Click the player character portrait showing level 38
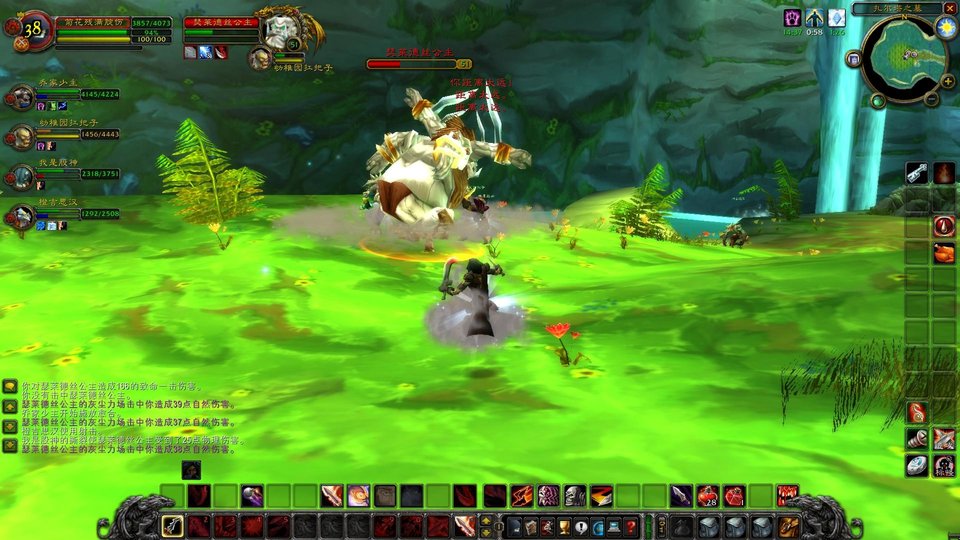 point(36,28)
